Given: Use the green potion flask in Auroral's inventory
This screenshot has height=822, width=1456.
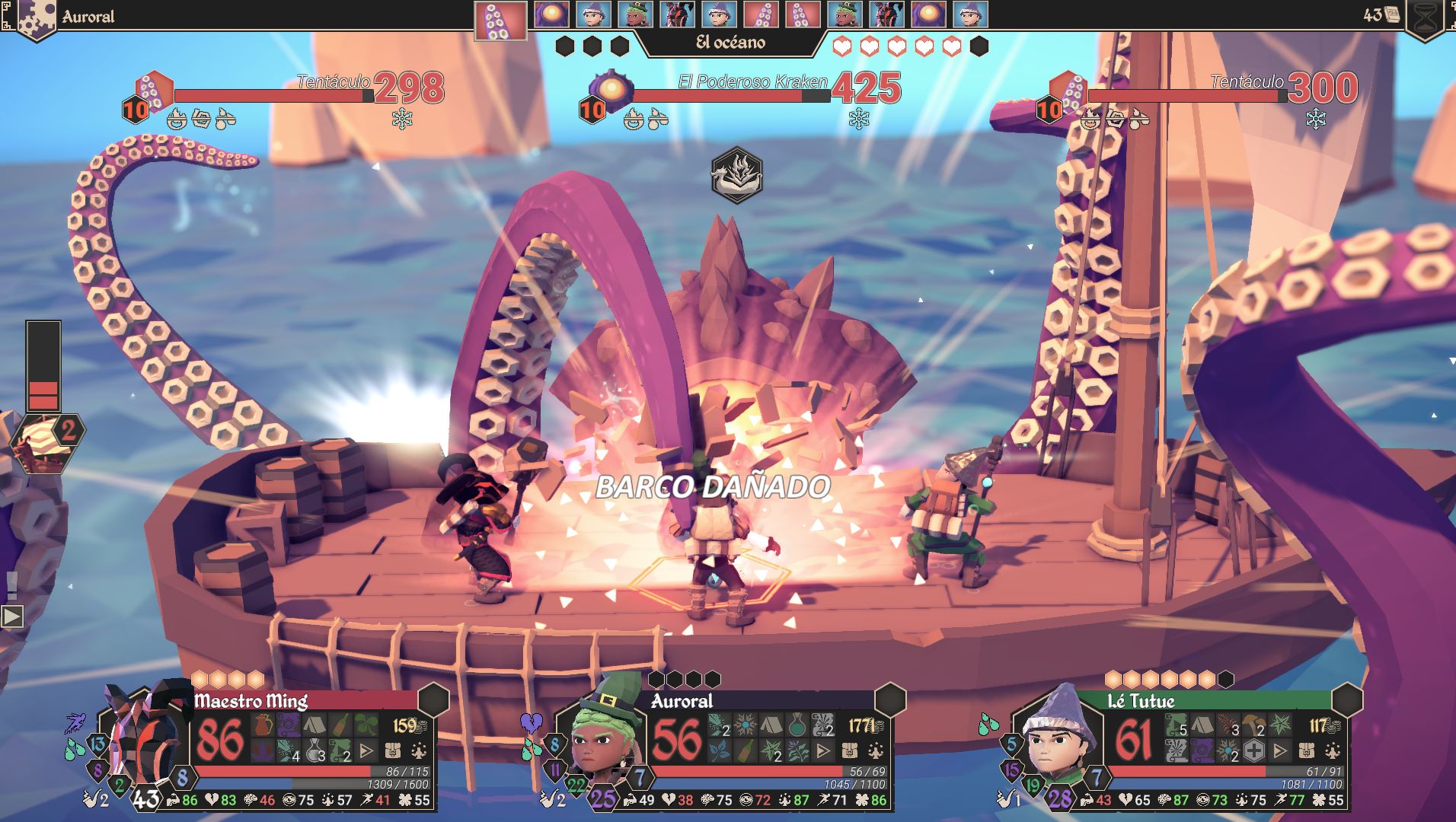Looking at the screenshot, I should pos(797,725).
